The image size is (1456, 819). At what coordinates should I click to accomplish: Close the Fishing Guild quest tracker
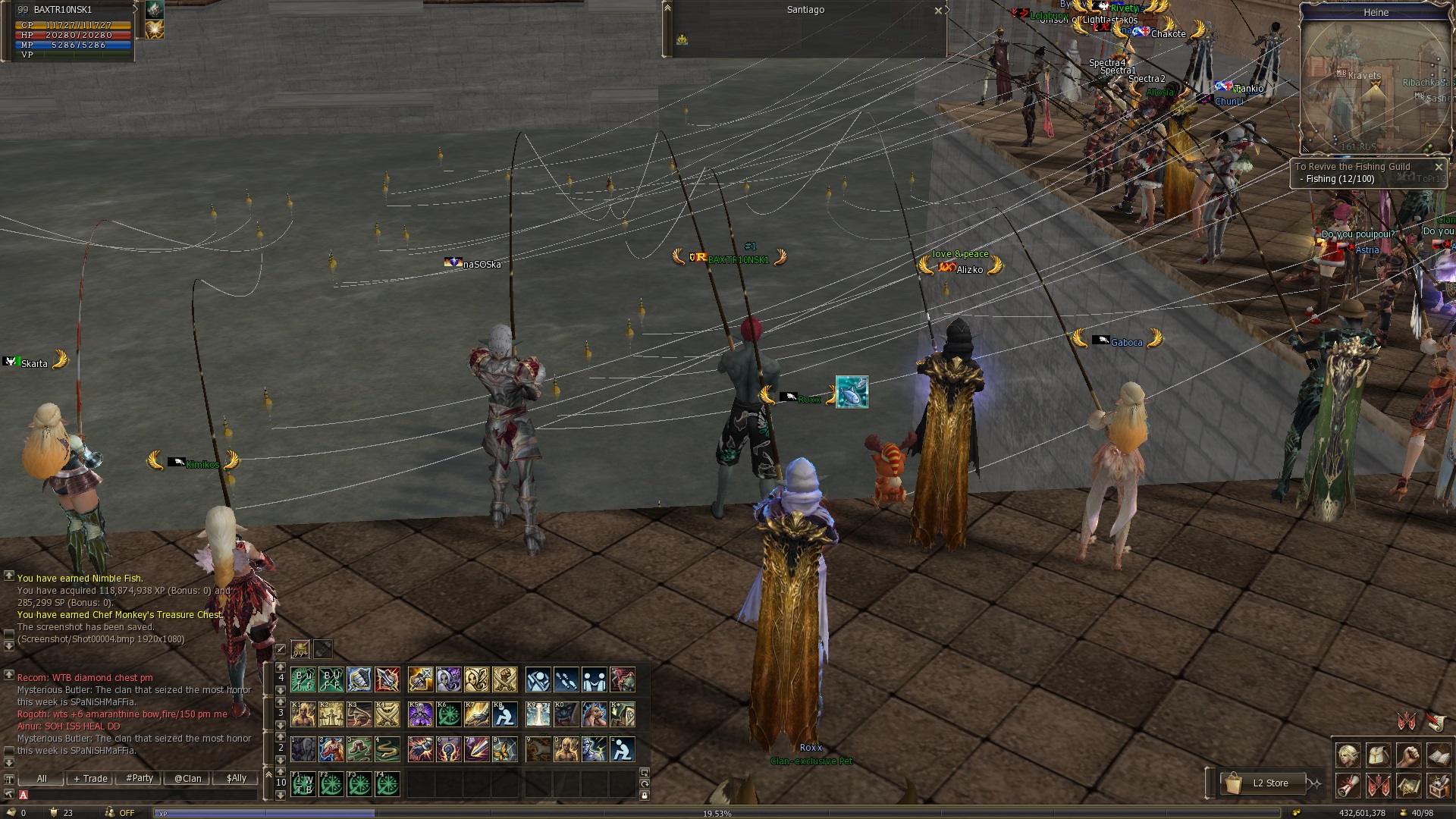click(x=1439, y=167)
